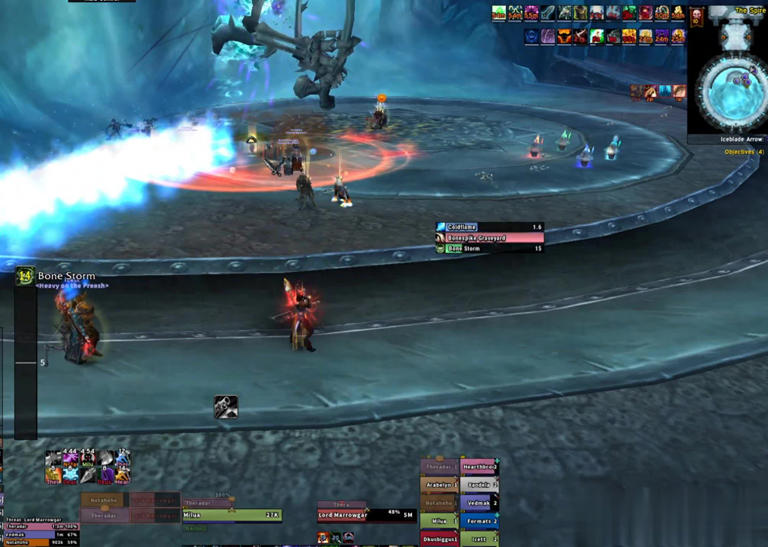The image size is (768, 547).
Task: Select Formats in the raid frames
Action: tap(479, 521)
